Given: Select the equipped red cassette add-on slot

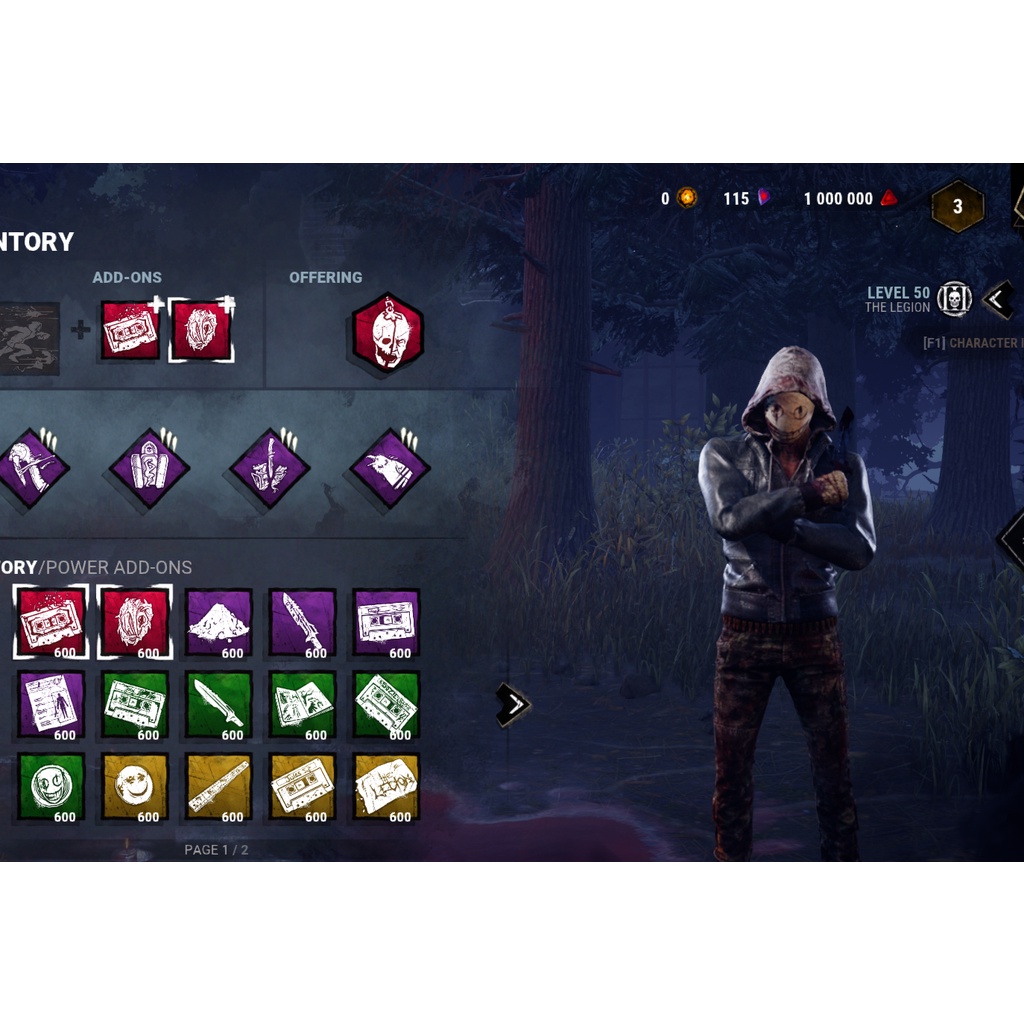Looking at the screenshot, I should (x=130, y=330).
